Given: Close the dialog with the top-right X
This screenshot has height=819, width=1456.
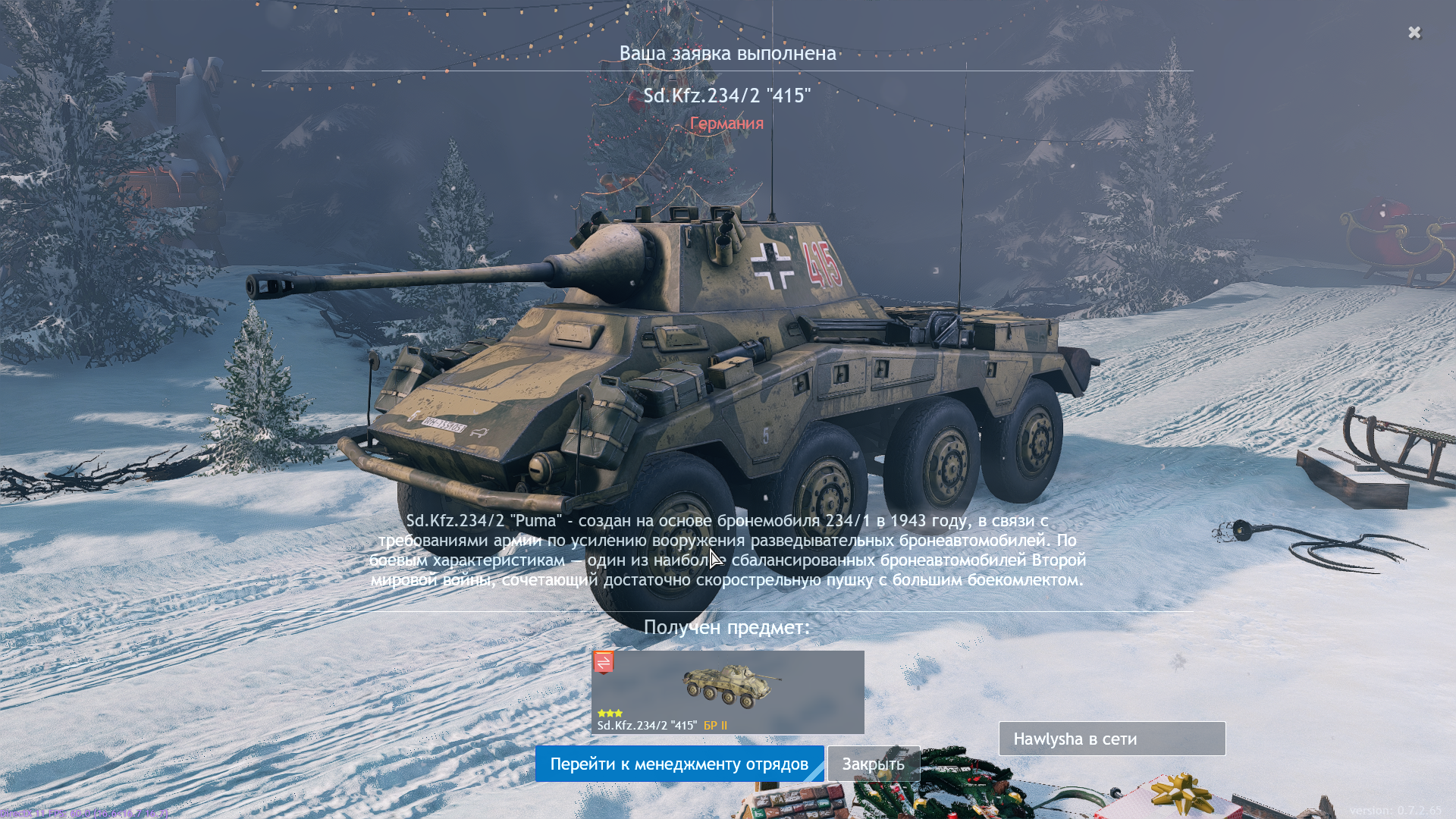Looking at the screenshot, I should coord(1414,33).
